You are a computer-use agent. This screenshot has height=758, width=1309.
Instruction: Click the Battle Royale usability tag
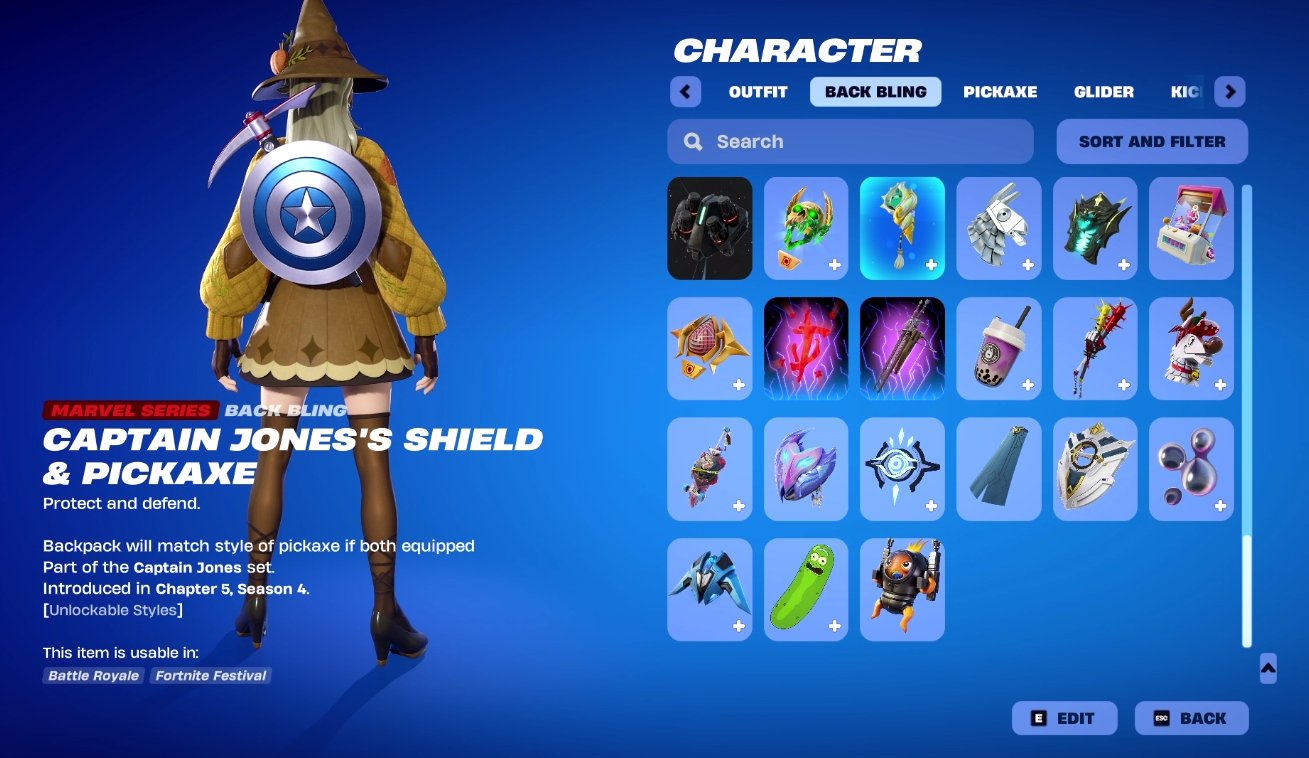click(x=91, y=675)
